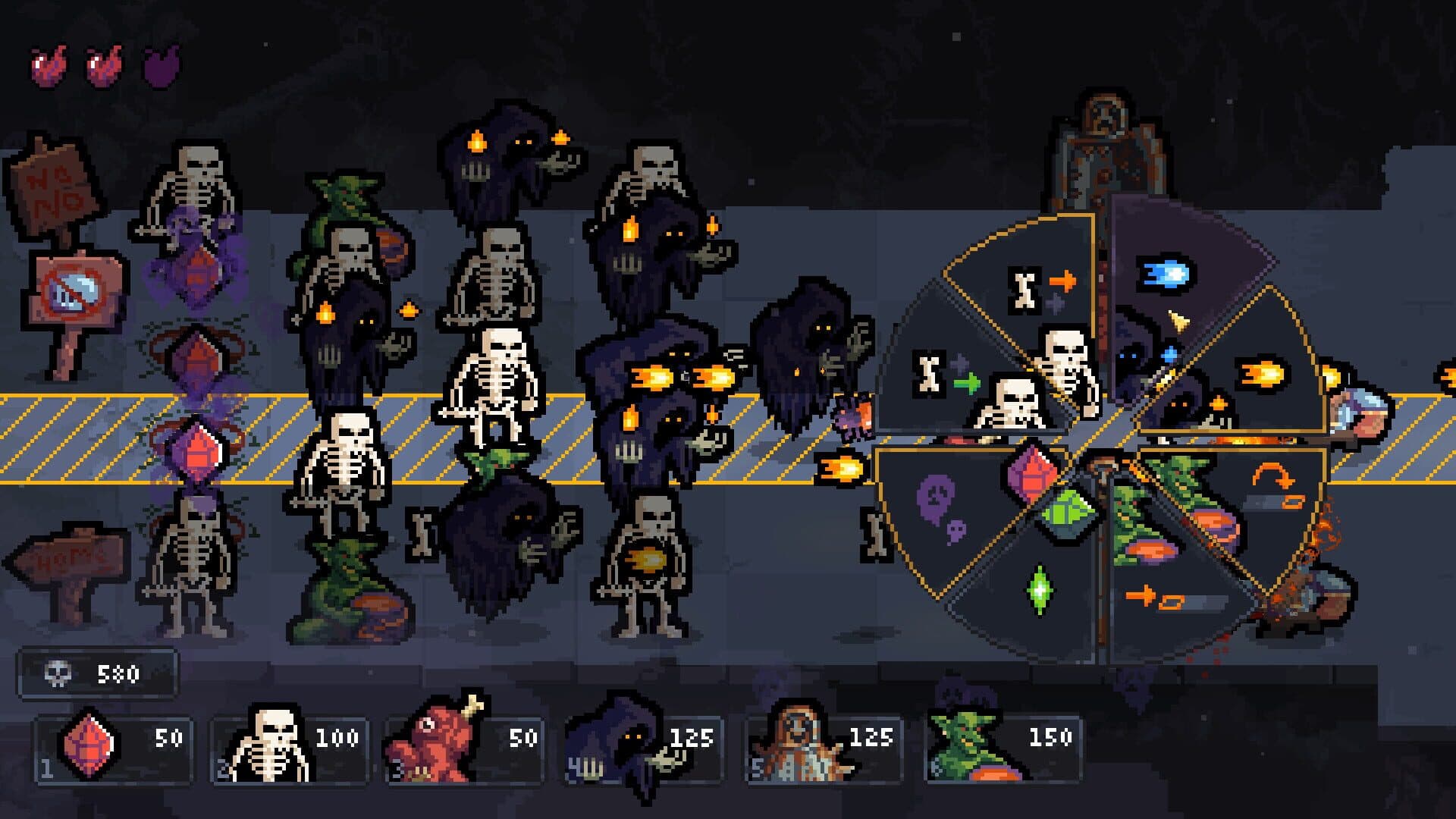
Task: Select the orange fireball radial upgrade
Action: click(1262, 374)
